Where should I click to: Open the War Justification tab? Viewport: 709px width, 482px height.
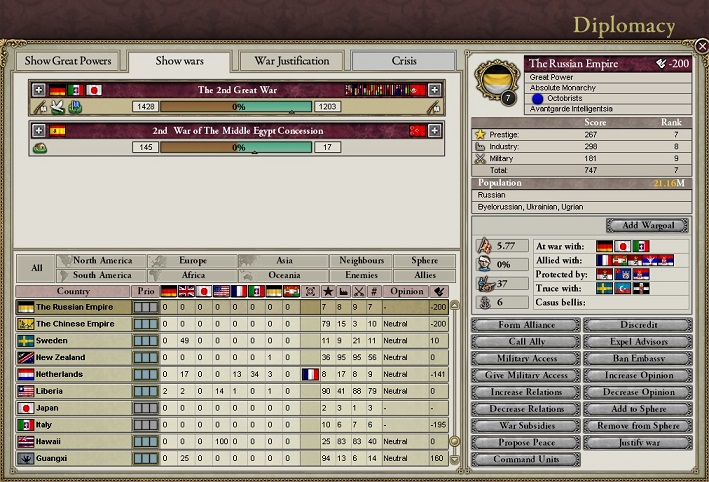tap(292, 61)
